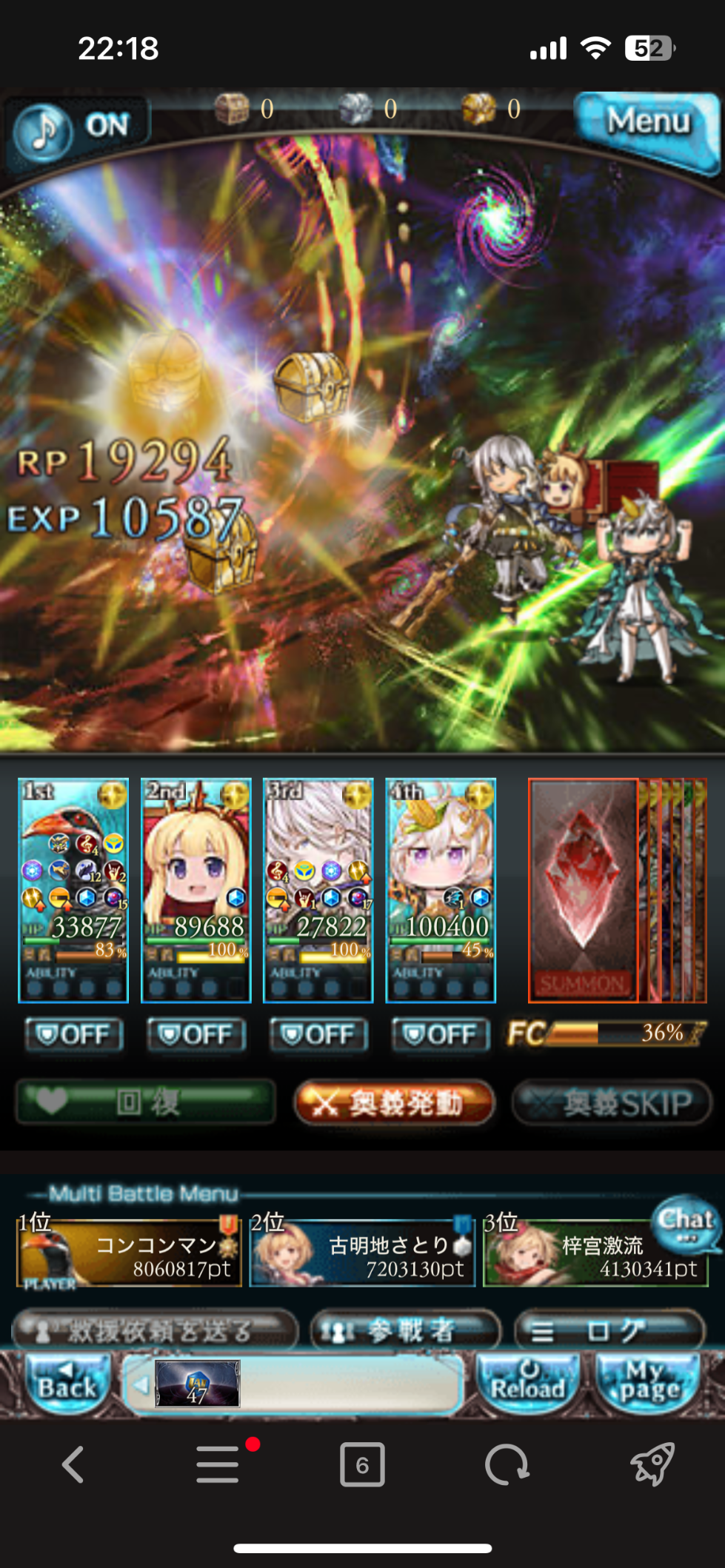Click the 奥義SKIP button
Viewport: 725px width, 1568px height.
pyautogui.click(x=612, y=1103)
